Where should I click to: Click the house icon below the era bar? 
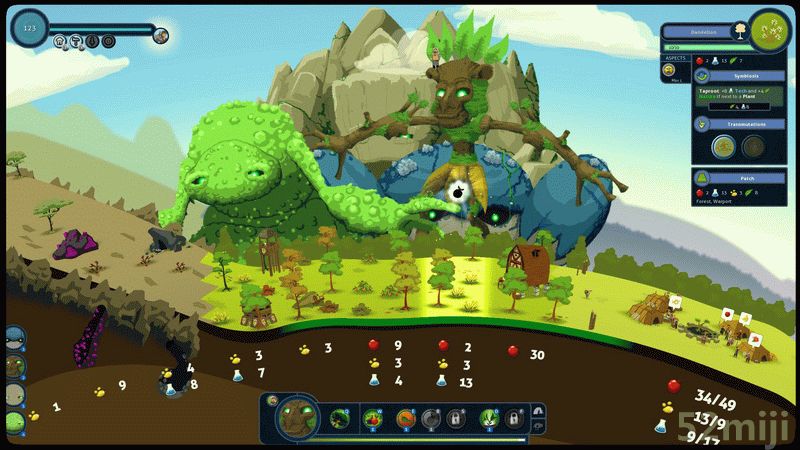(61, 42)
